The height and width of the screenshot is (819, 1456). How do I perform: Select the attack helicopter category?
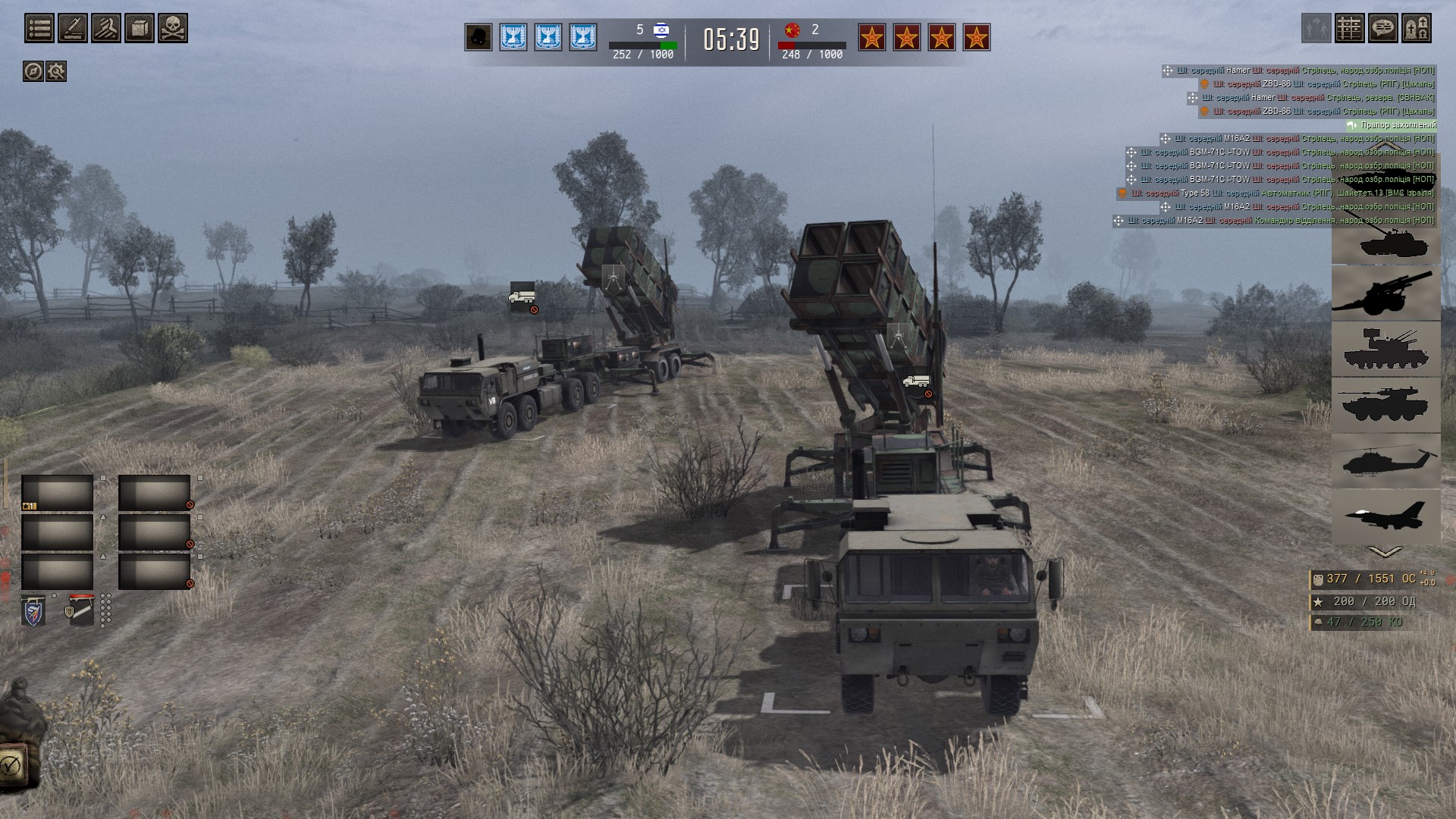tap(1385, 461)
